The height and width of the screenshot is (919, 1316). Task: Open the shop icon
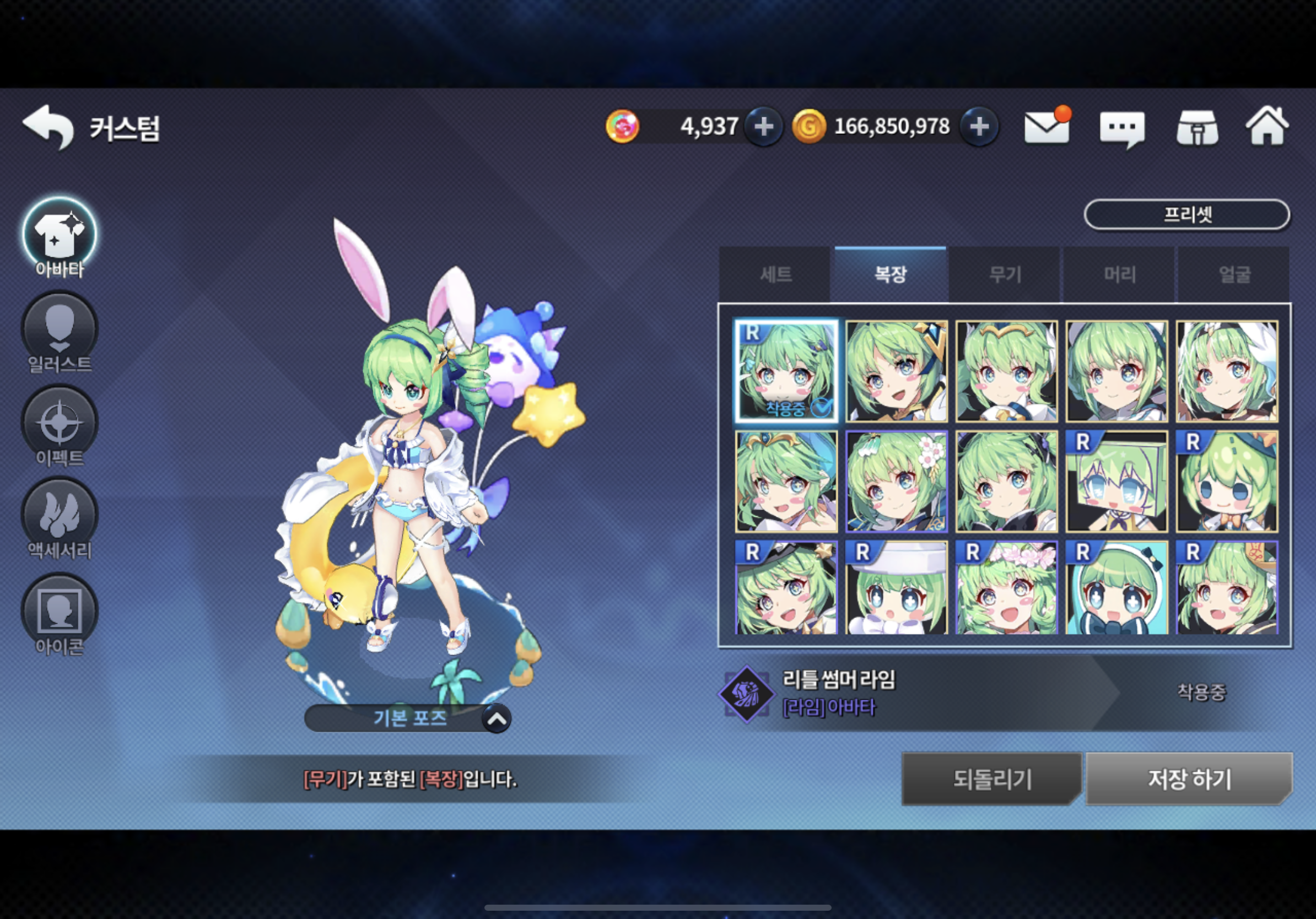coord(1198,128)
